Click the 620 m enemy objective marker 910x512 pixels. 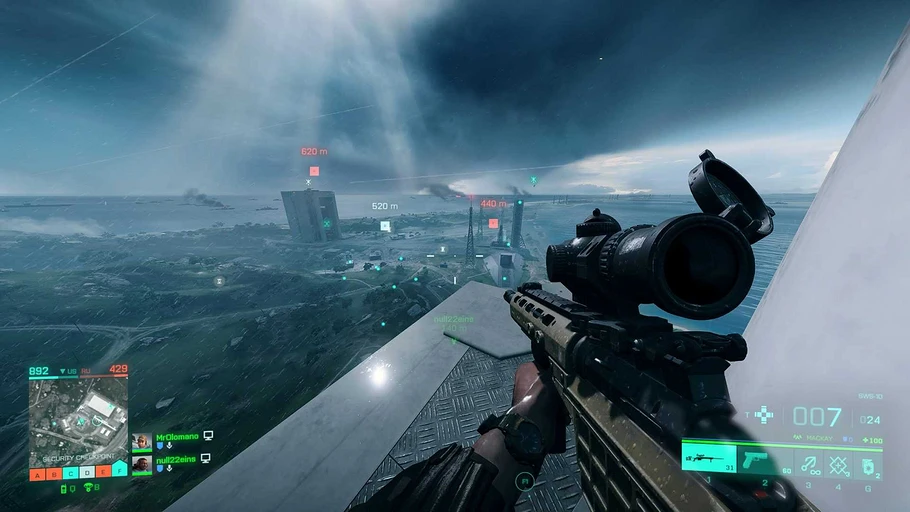click(x=314, y=171)
